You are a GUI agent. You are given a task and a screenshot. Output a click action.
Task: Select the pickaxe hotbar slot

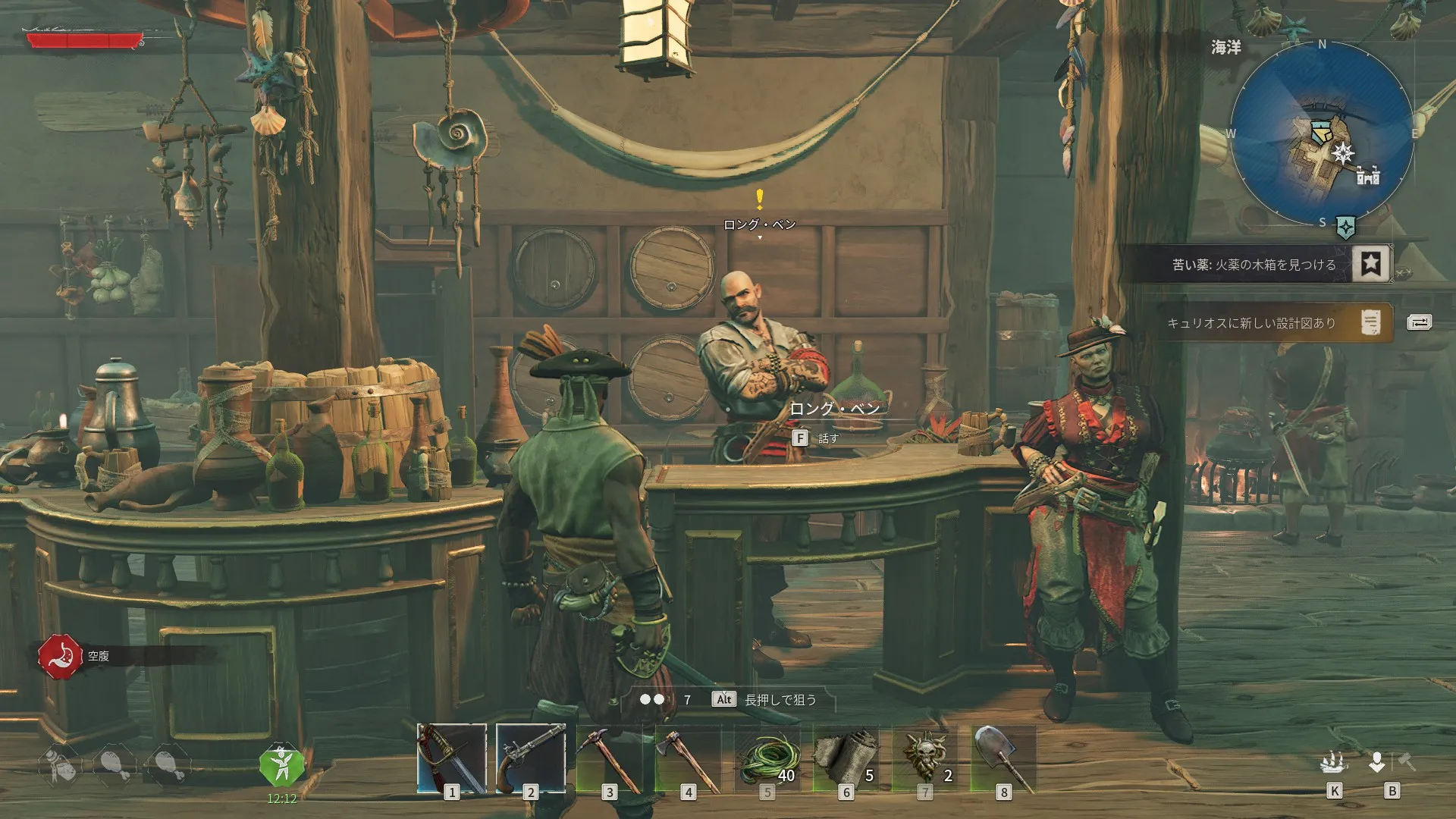point(610,758)
